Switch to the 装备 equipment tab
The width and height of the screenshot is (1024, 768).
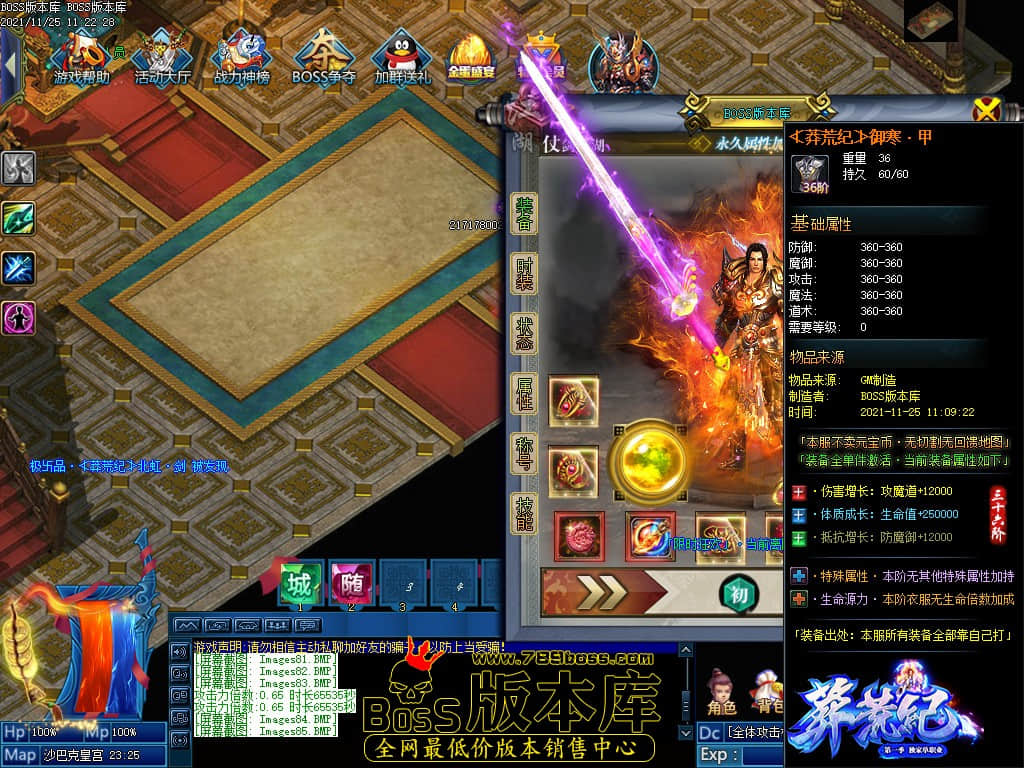524,213
